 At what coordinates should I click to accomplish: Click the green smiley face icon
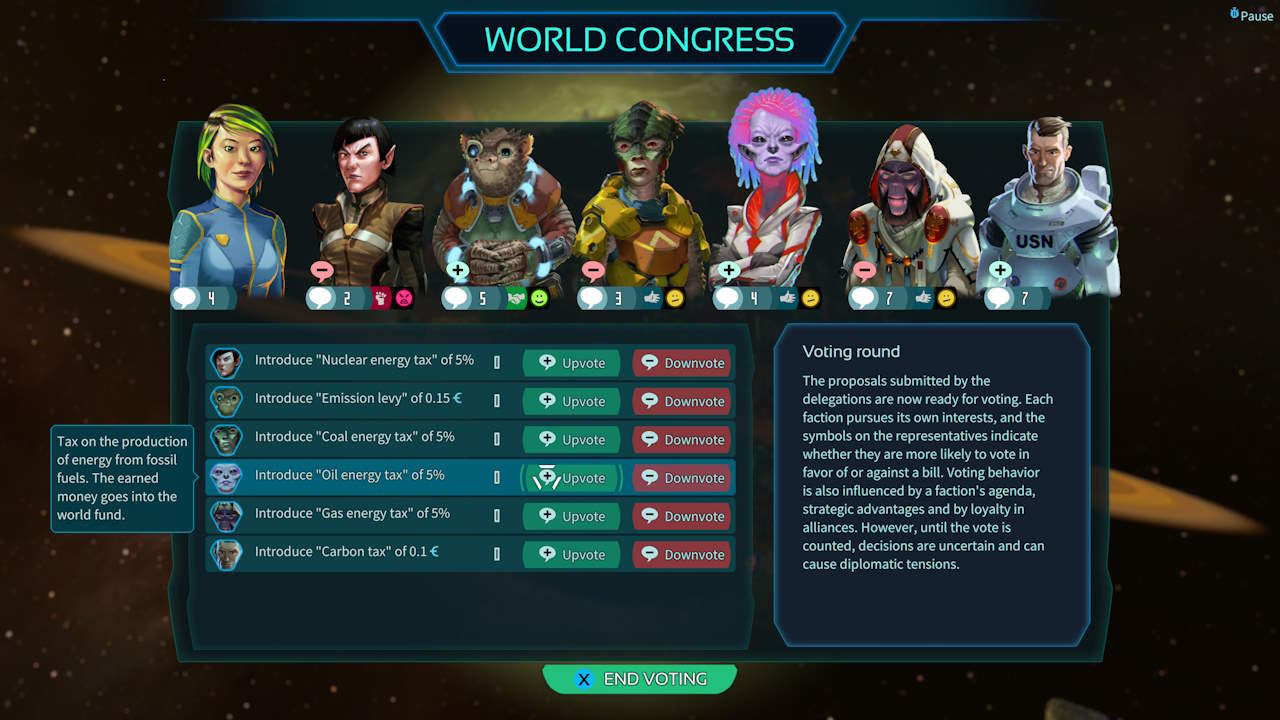tap(540, 297)
